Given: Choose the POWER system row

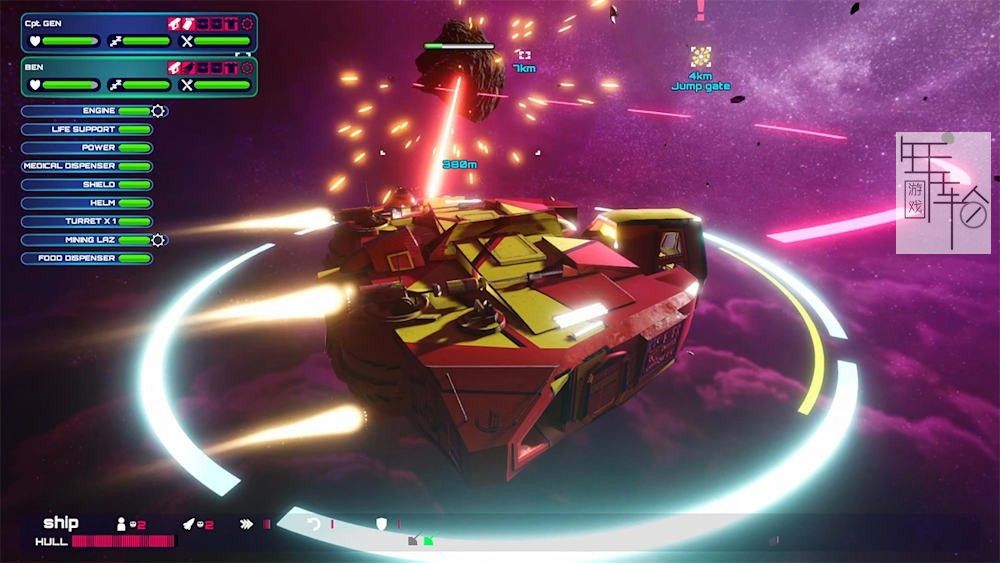Looking at the screenshot, I should coord(86,147).
